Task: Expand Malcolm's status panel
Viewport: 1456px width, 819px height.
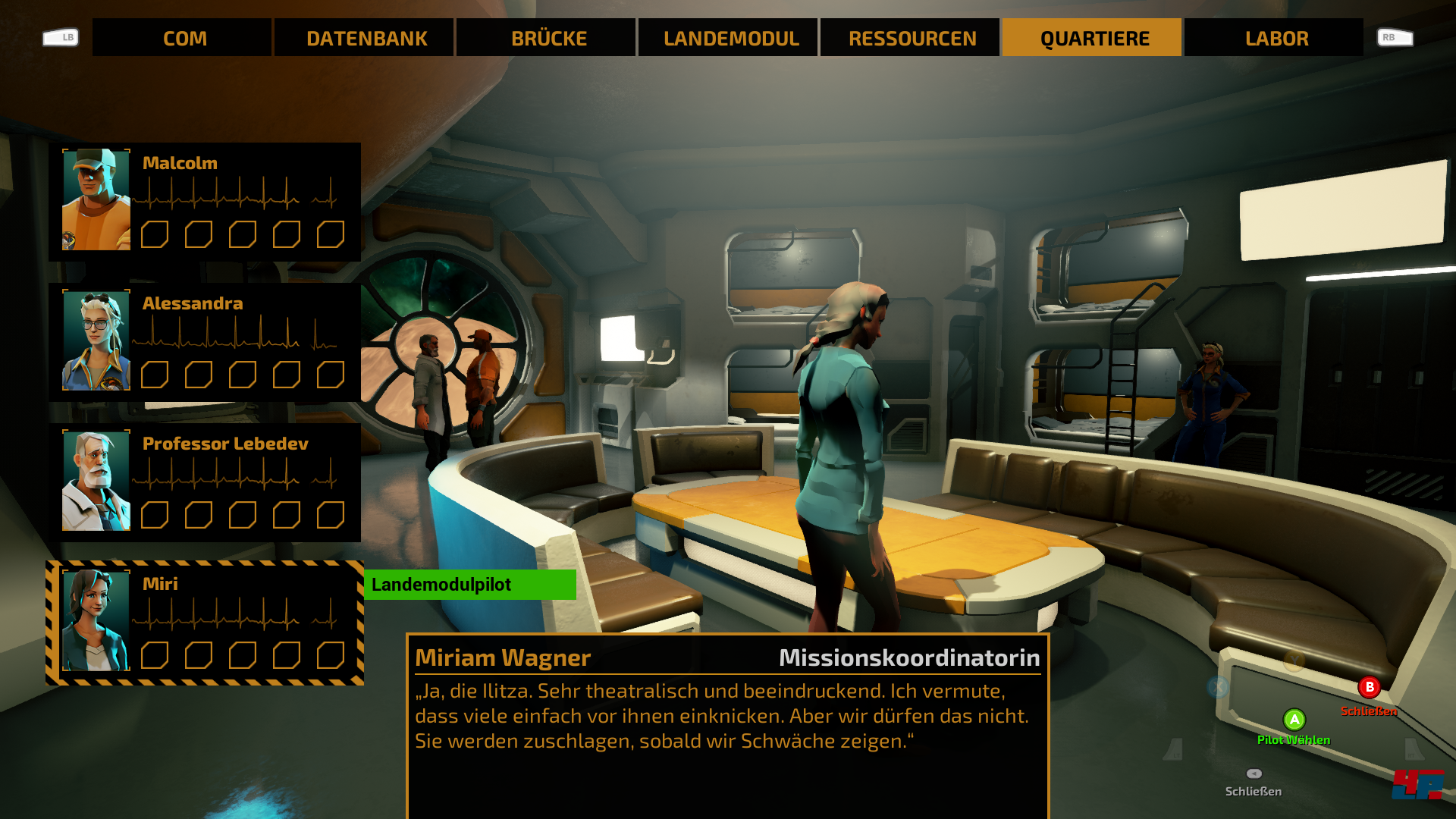Action: click(x=205, y=199)
